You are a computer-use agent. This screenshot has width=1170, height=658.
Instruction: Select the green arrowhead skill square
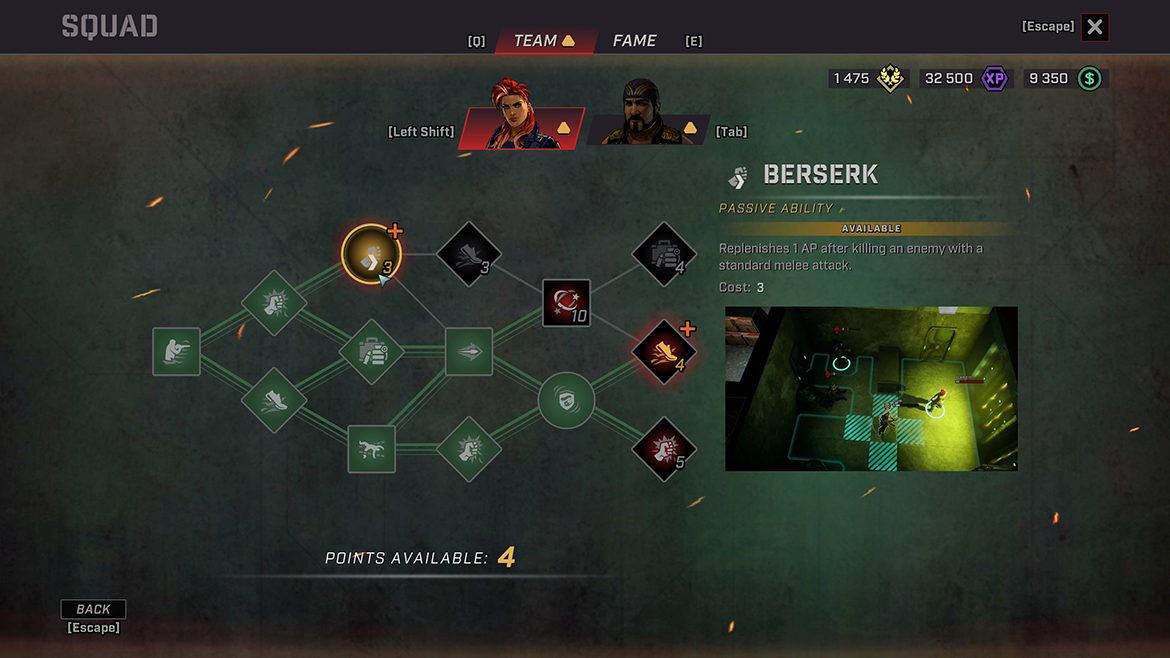[469, 352]
